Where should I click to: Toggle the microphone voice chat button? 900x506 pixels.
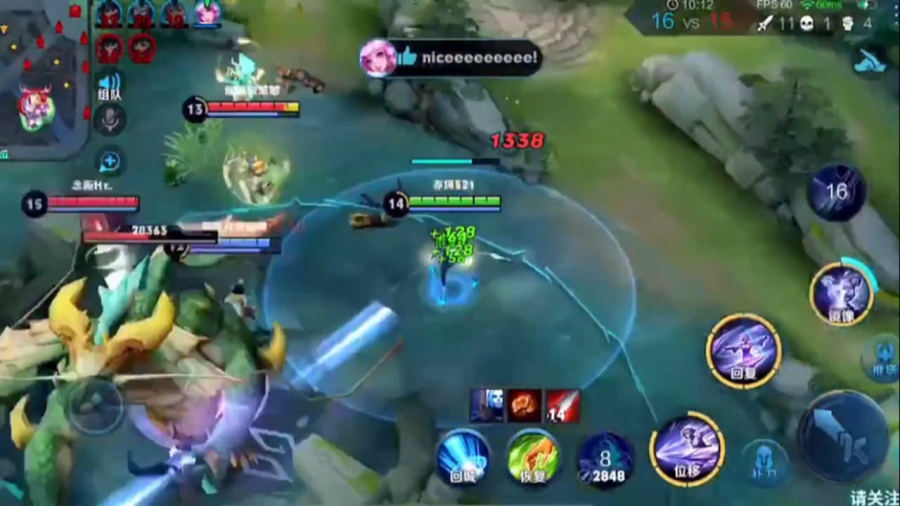[110, 121]
